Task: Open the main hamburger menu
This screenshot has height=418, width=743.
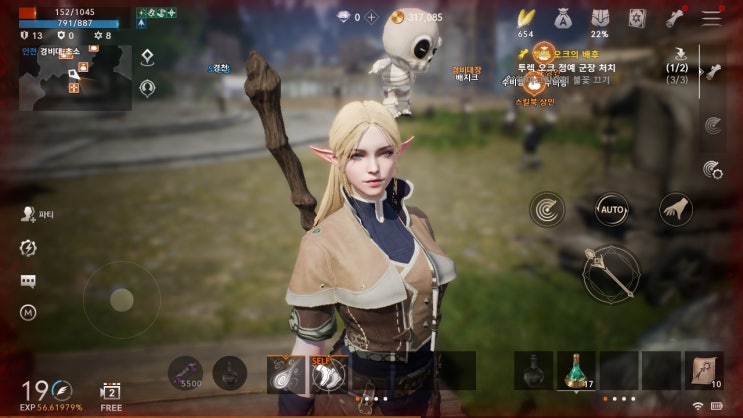Action: pyautogui.click(x=711, y=17)
